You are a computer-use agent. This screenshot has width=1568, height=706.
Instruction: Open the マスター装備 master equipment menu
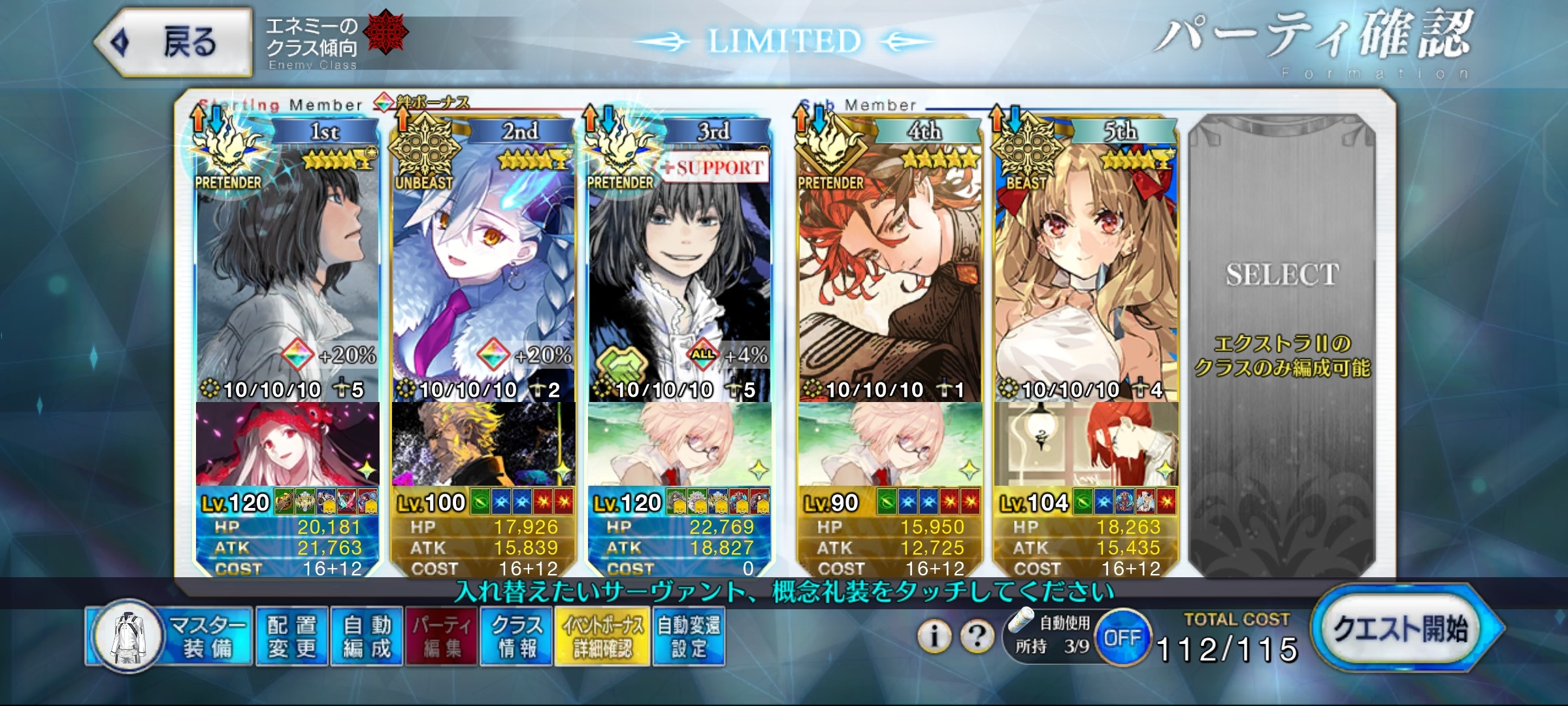170,637
